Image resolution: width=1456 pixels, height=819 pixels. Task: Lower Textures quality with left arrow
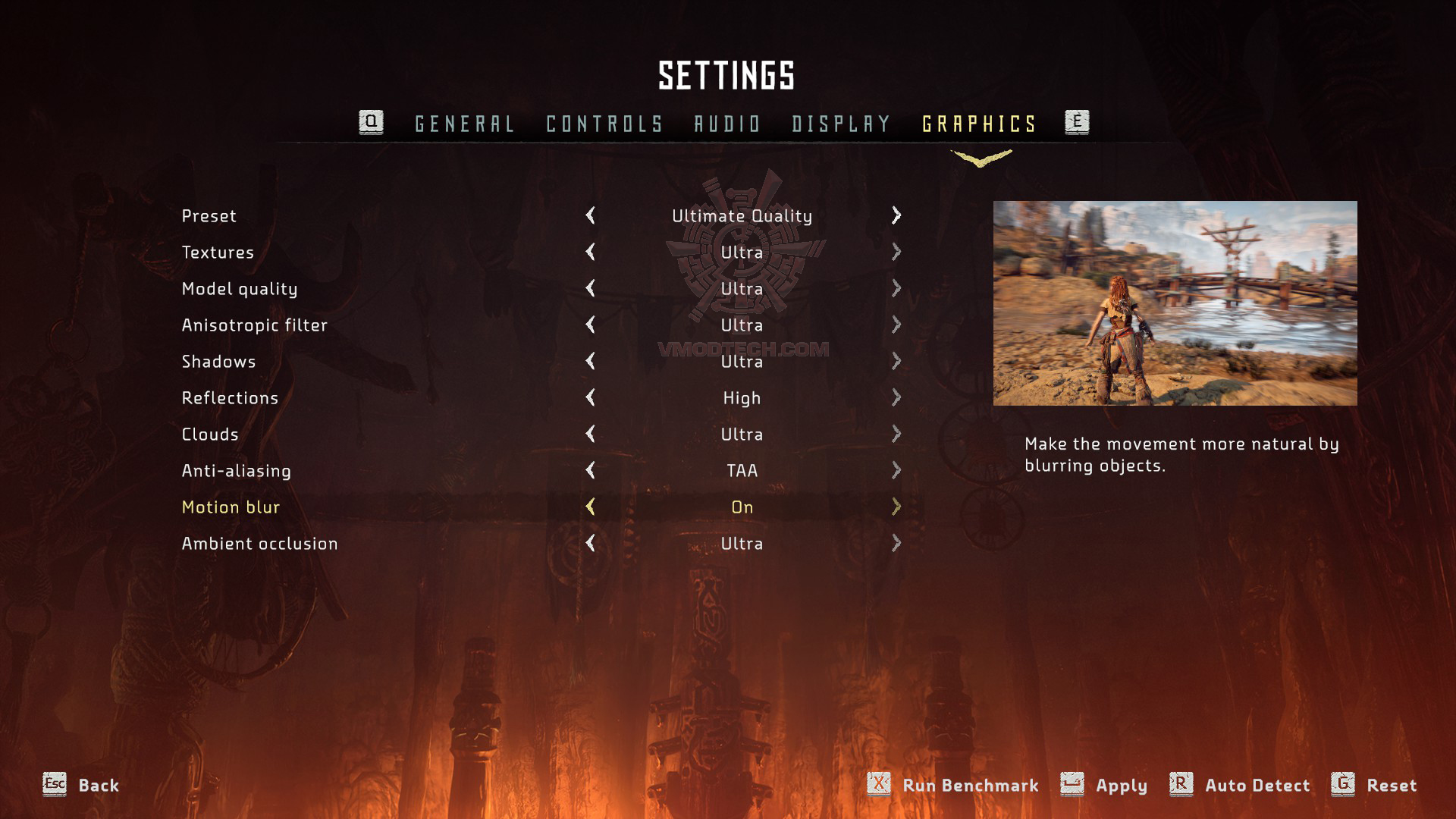[x=590, y=252]
